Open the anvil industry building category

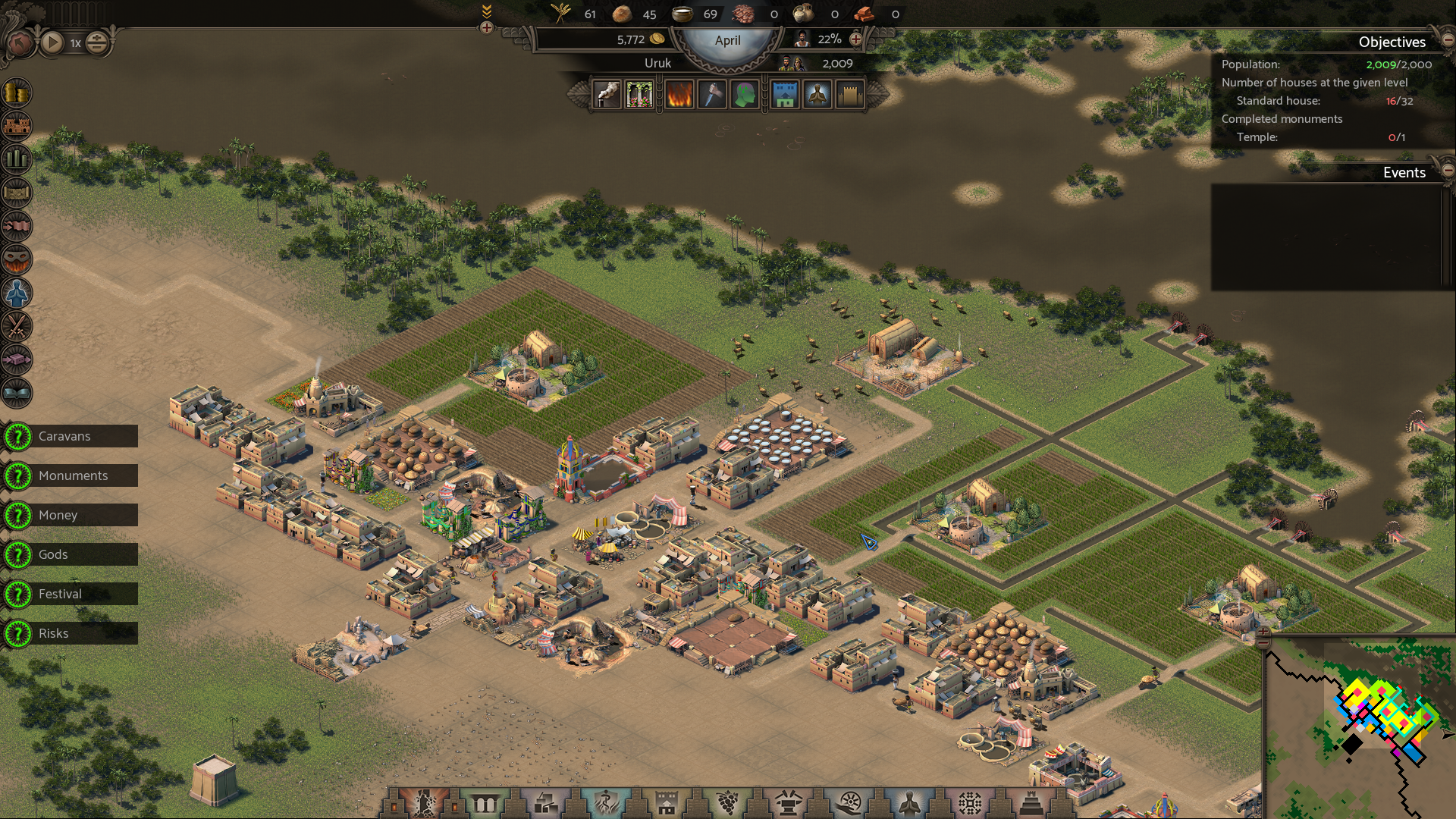pyautogui.click(x=788, y=802)
